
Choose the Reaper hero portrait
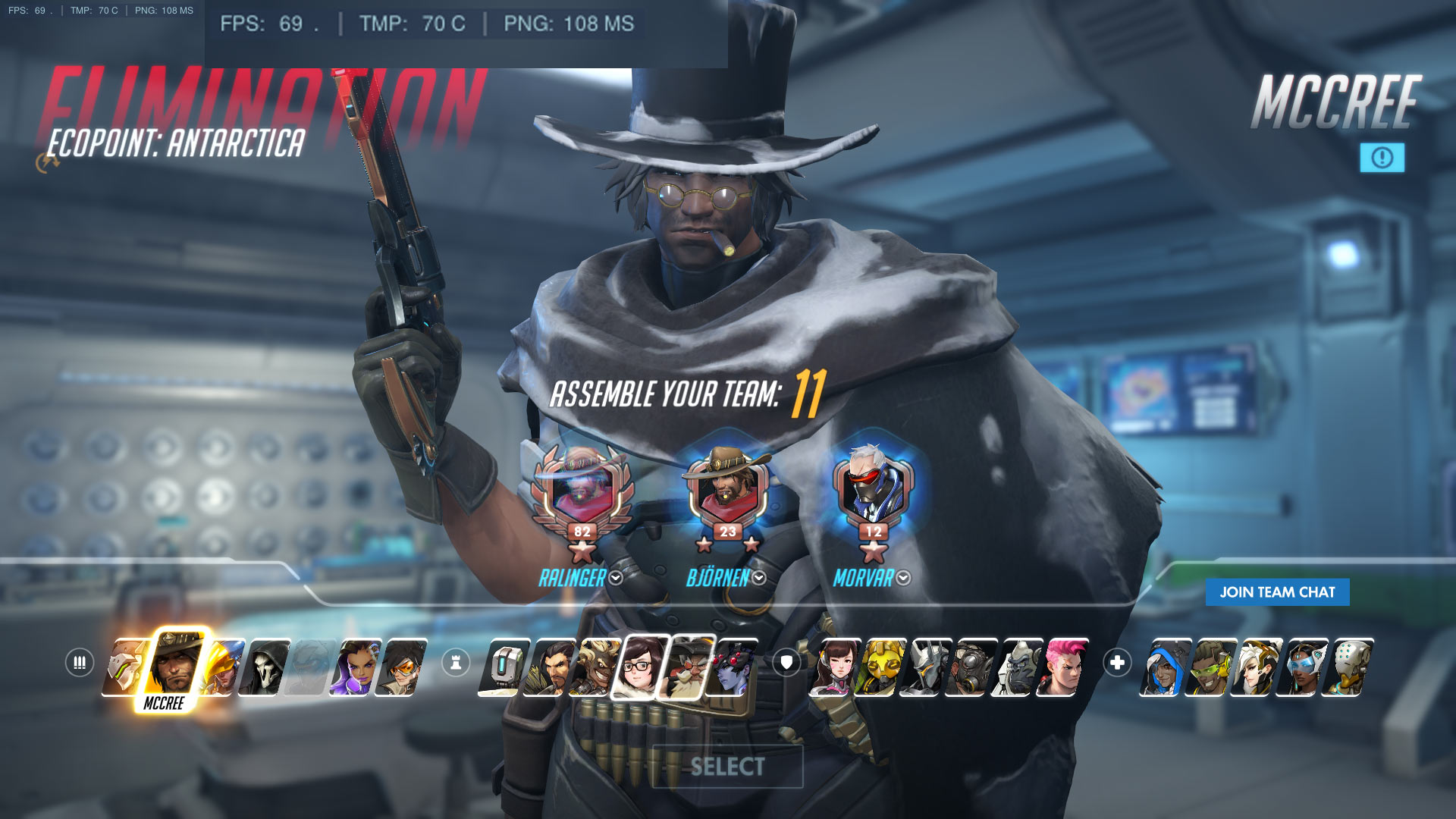tap(265, 667)
